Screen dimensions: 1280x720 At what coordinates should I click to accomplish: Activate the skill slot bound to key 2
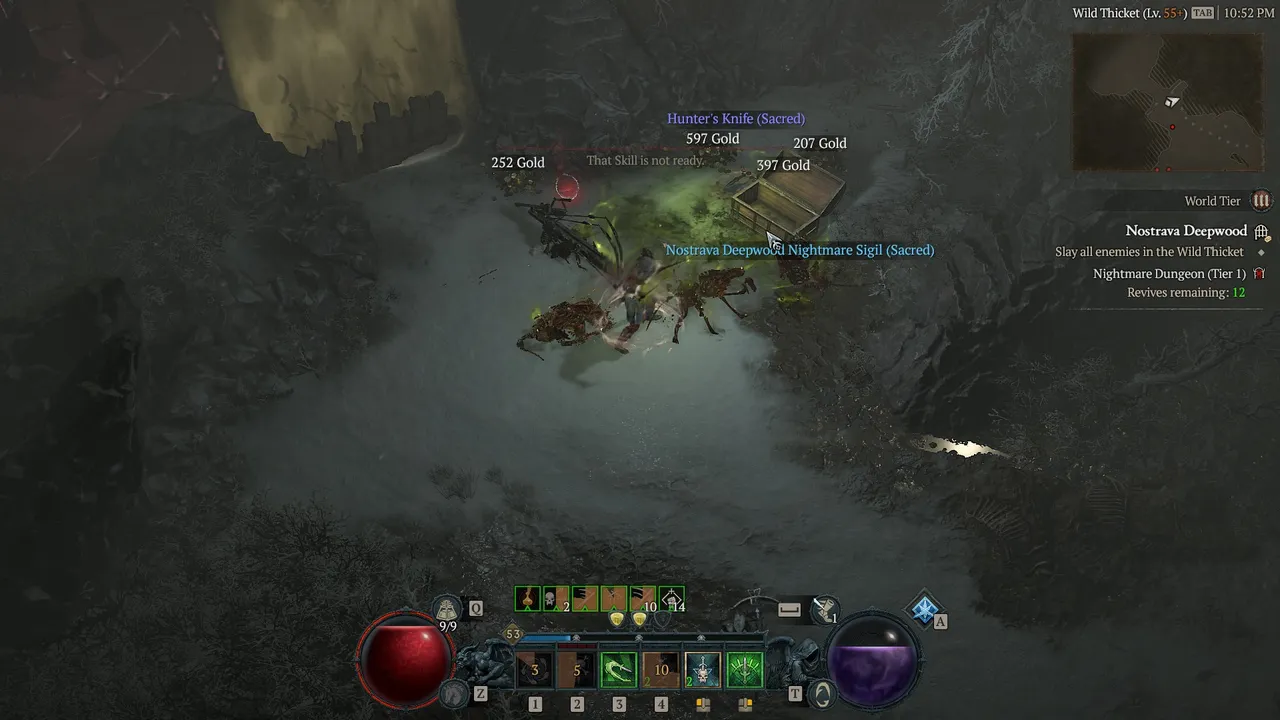pyautogui.click(x=577, y=670)
